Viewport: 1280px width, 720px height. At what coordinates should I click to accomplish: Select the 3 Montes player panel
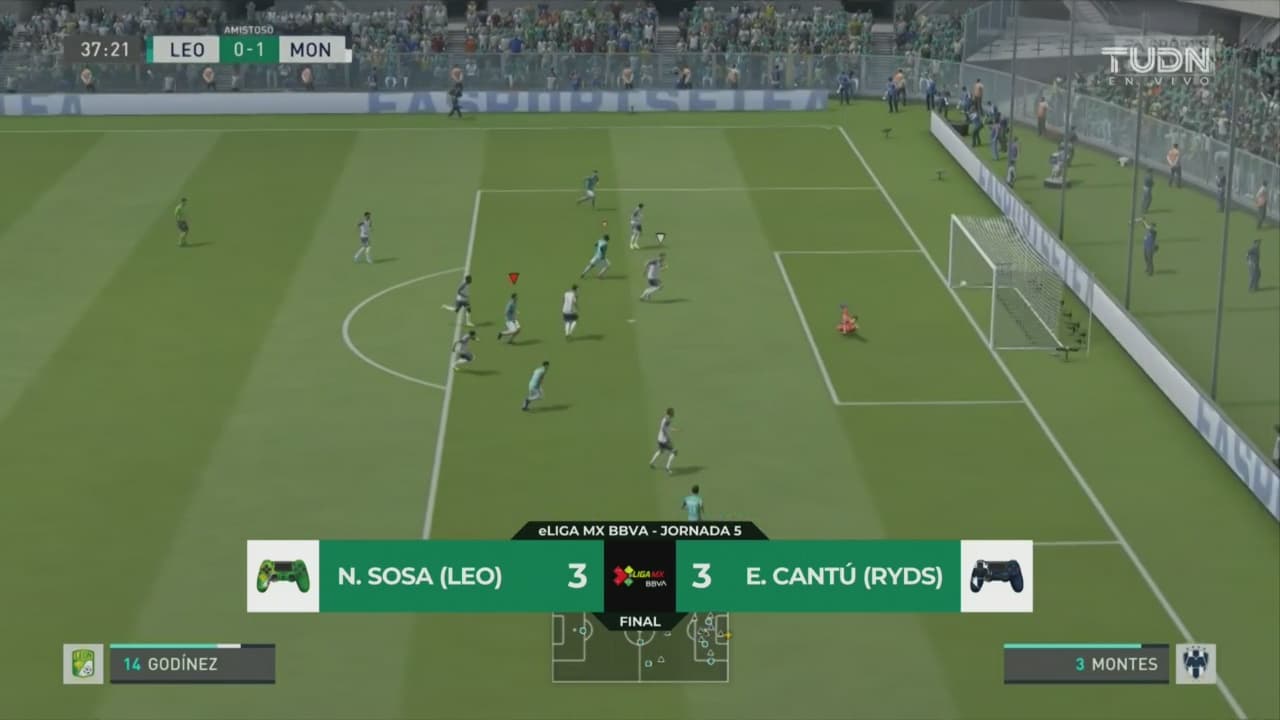[x=1086, y=664]
